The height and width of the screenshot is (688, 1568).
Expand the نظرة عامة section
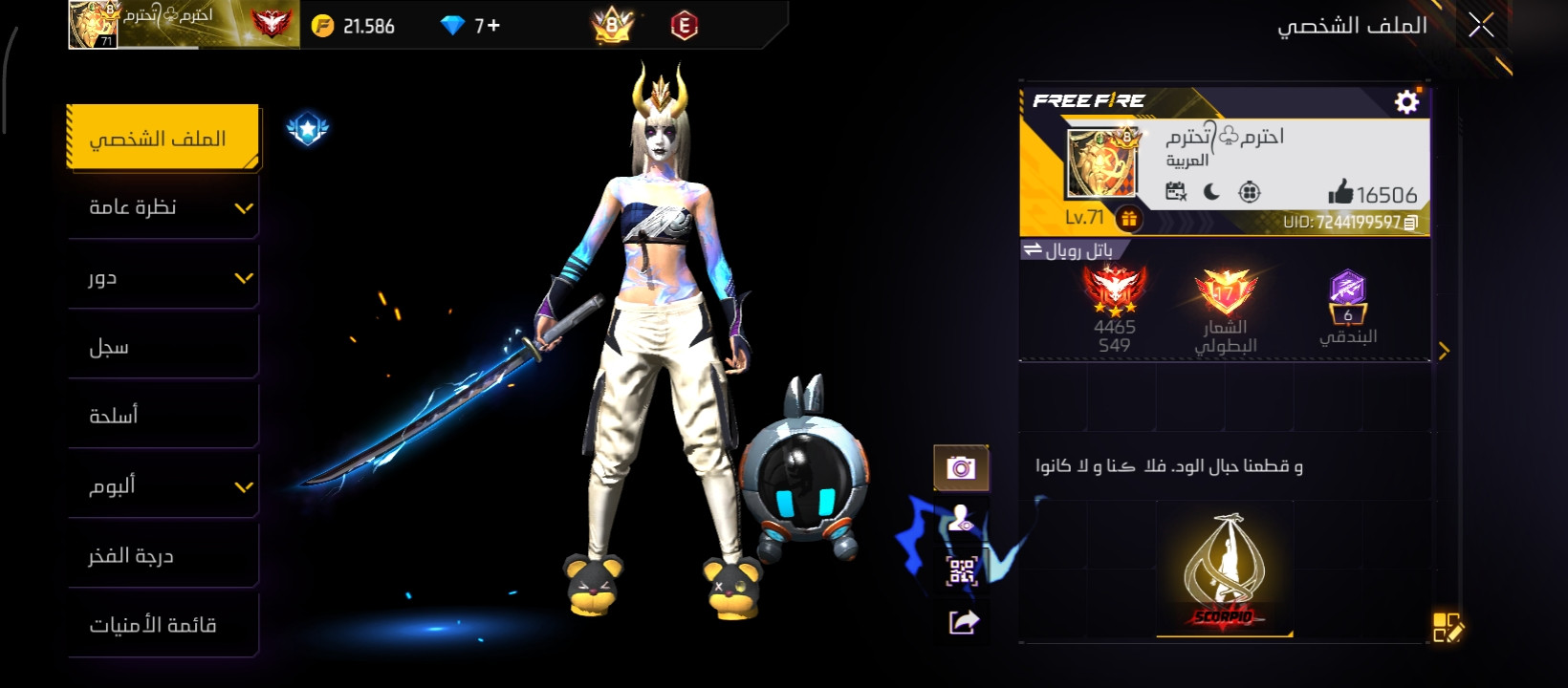[x=163, y=207]
